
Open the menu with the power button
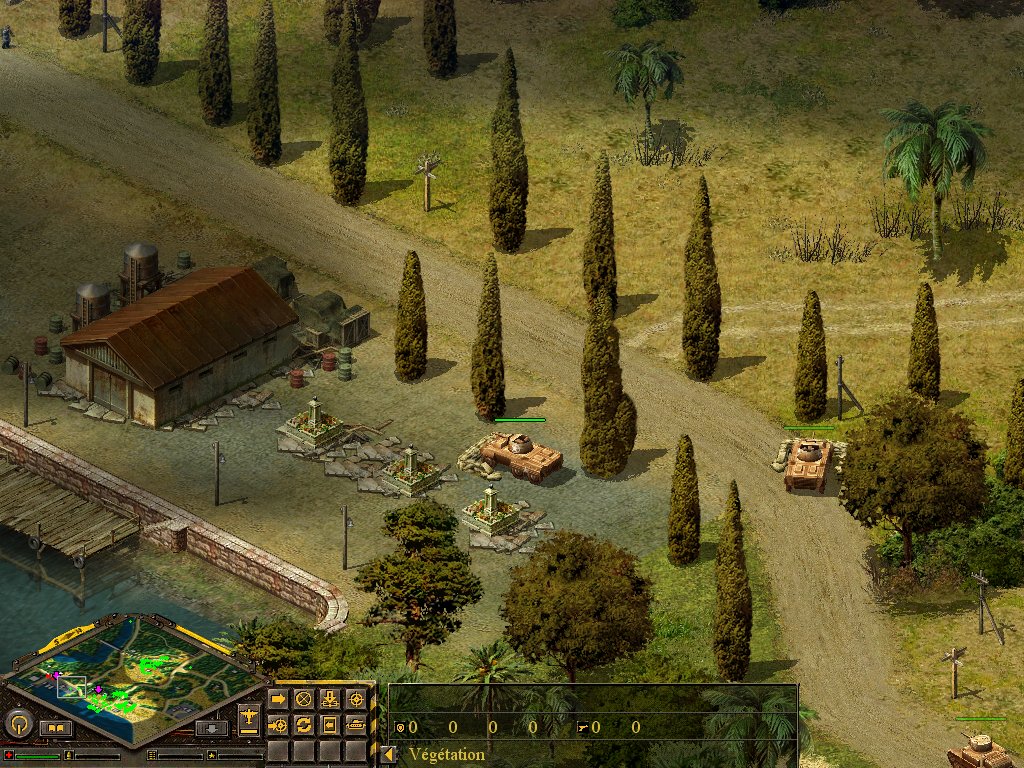coord(18,723)
